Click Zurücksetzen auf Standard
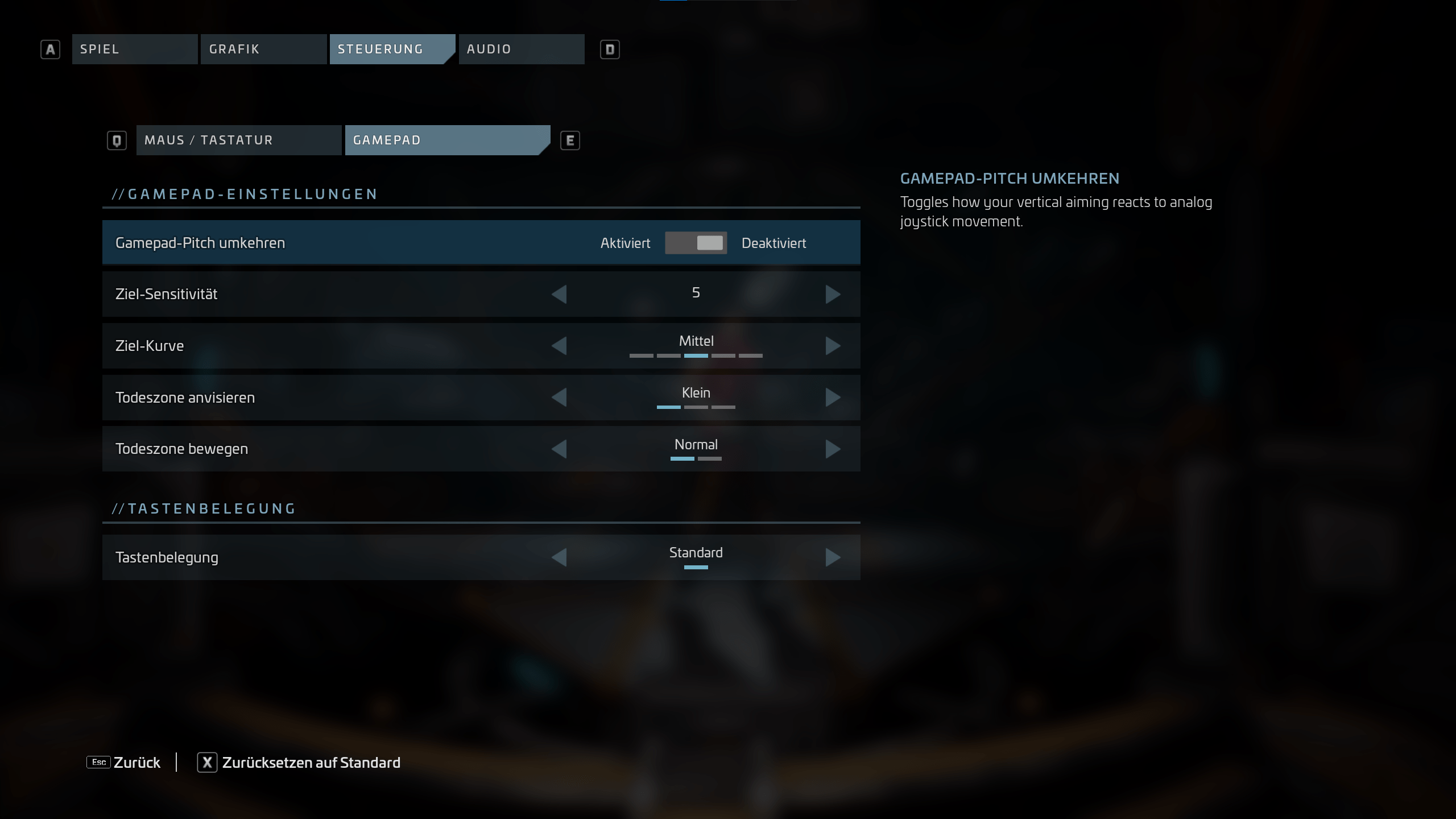This screenshot has height=819, width=1456. pyautogui.click(x=299, y=762)
